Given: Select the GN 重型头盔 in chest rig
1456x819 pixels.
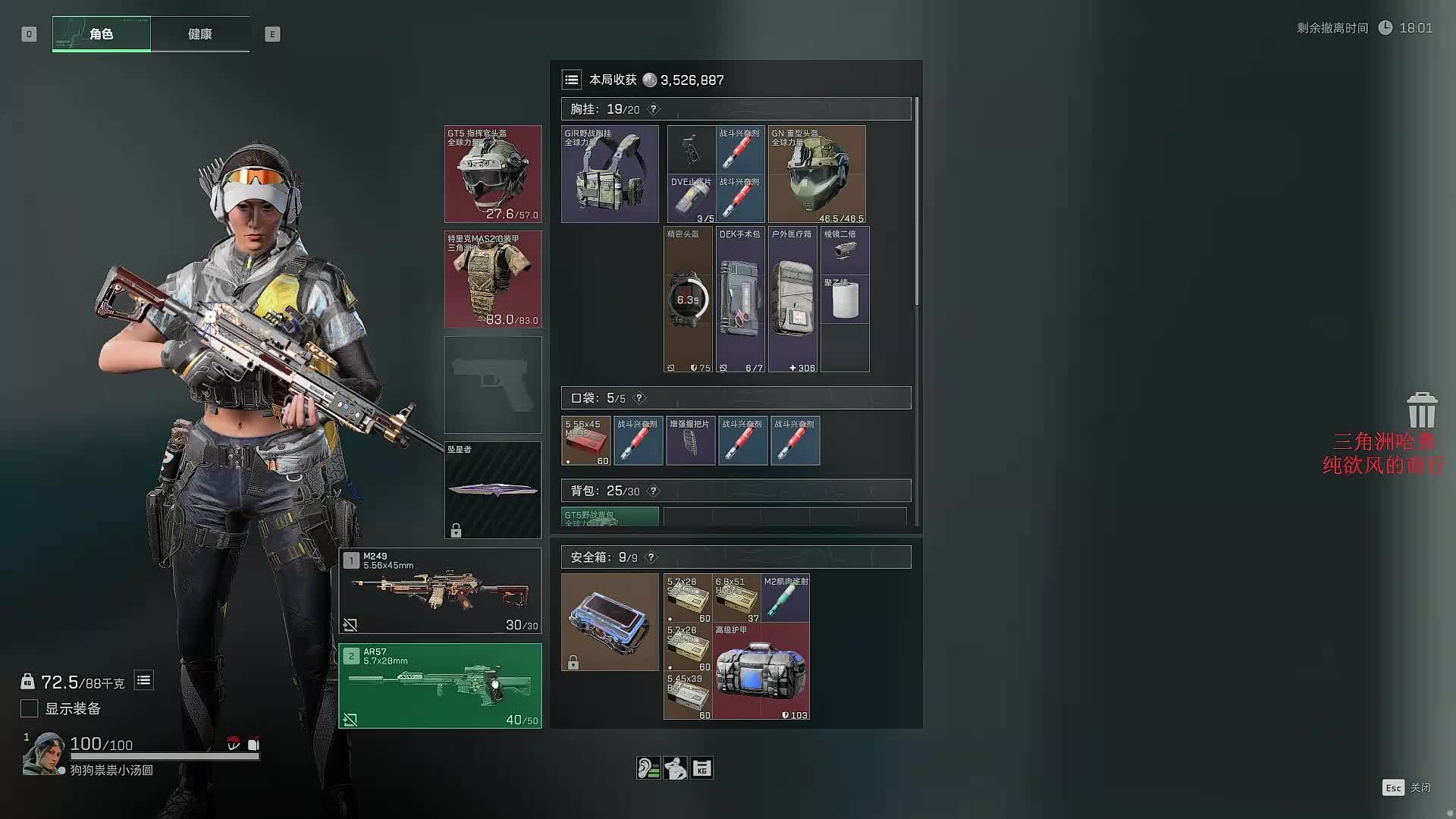Looking at the screenshot, I should point(817,174).
